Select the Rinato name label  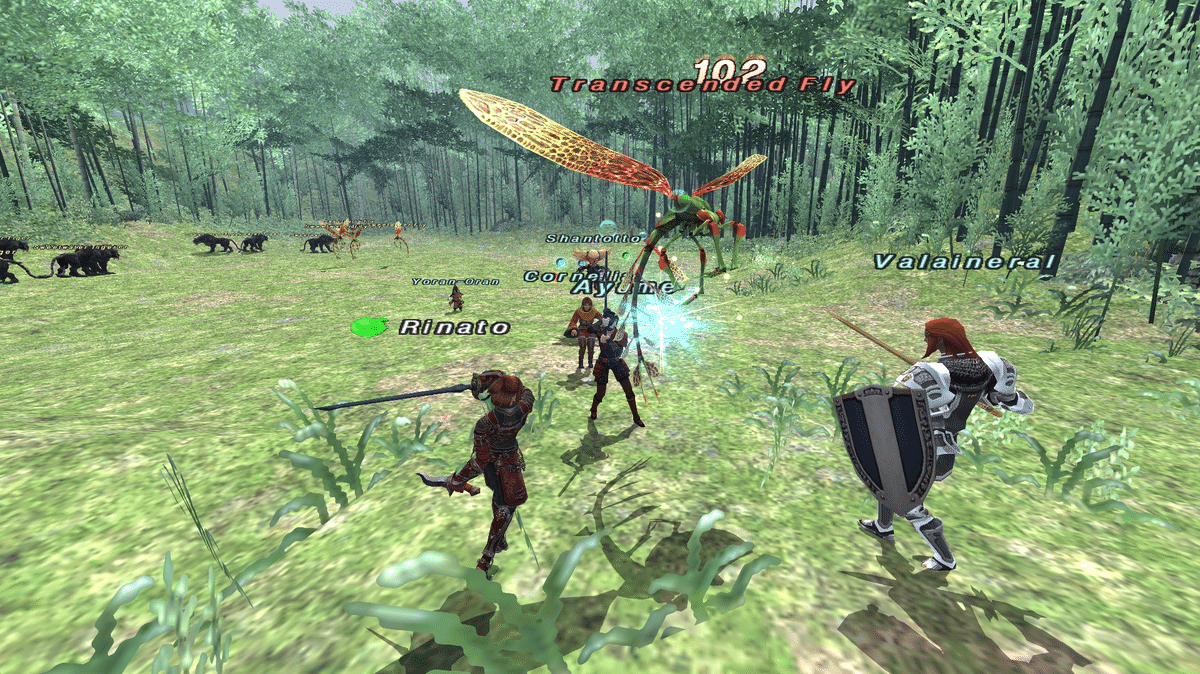click(454, 327)
